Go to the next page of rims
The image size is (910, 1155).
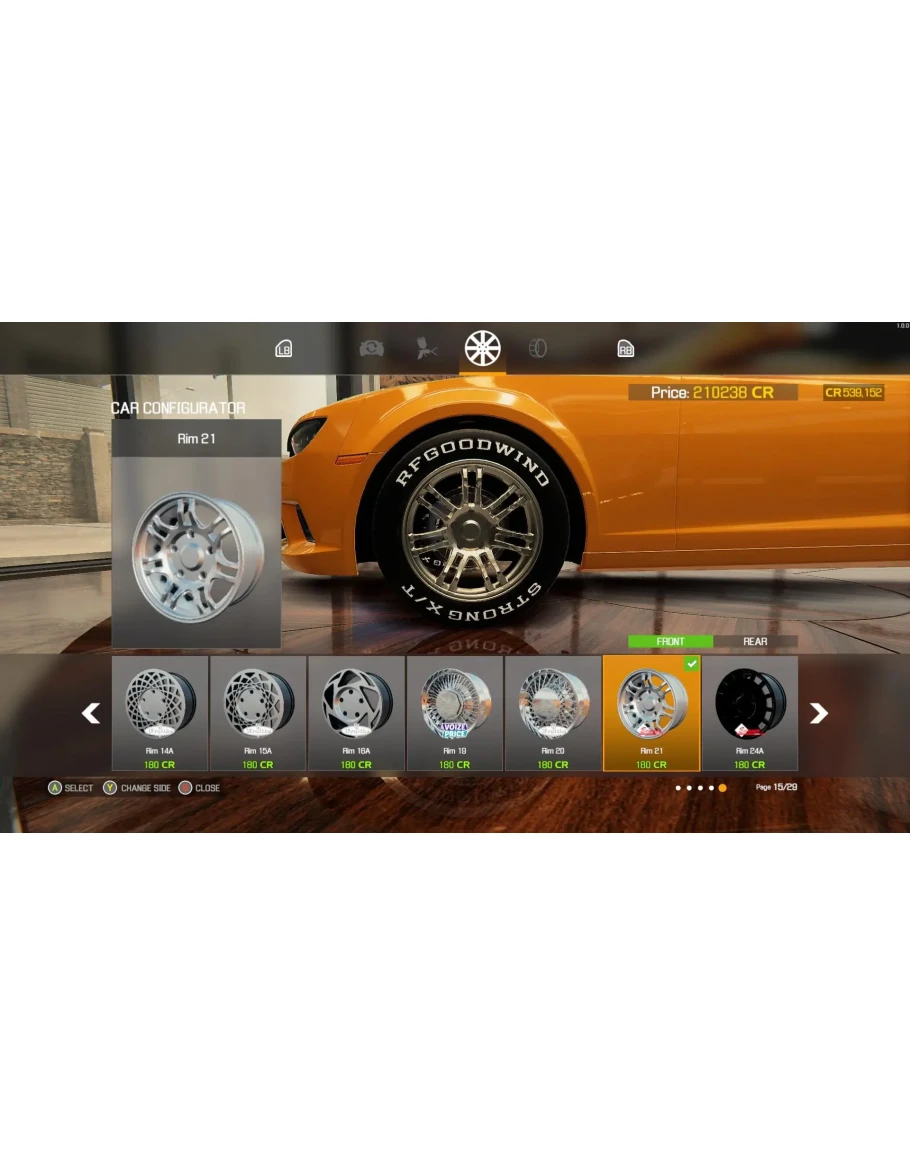pos(818,713)
